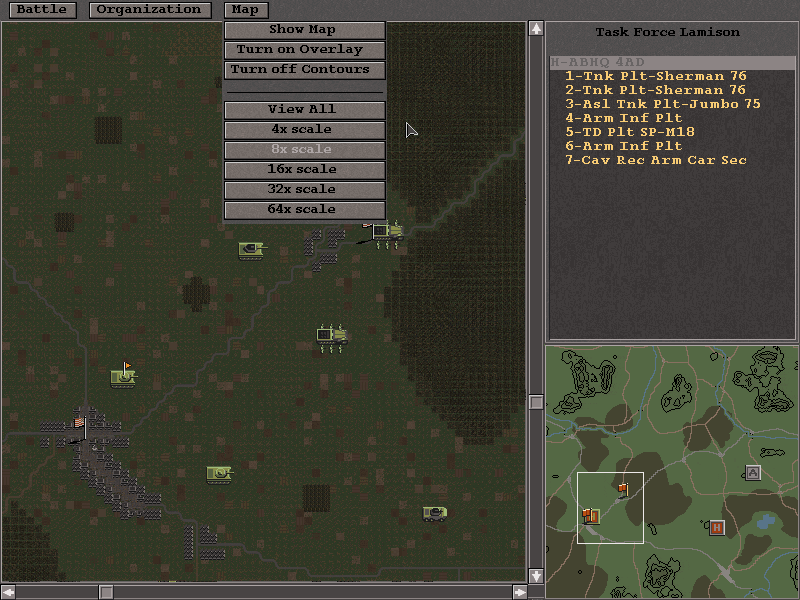The image size is (800, 600).
Task: Select 7-Cav Rec Arm Car Sec unit
Action: [x=655, y=160]
